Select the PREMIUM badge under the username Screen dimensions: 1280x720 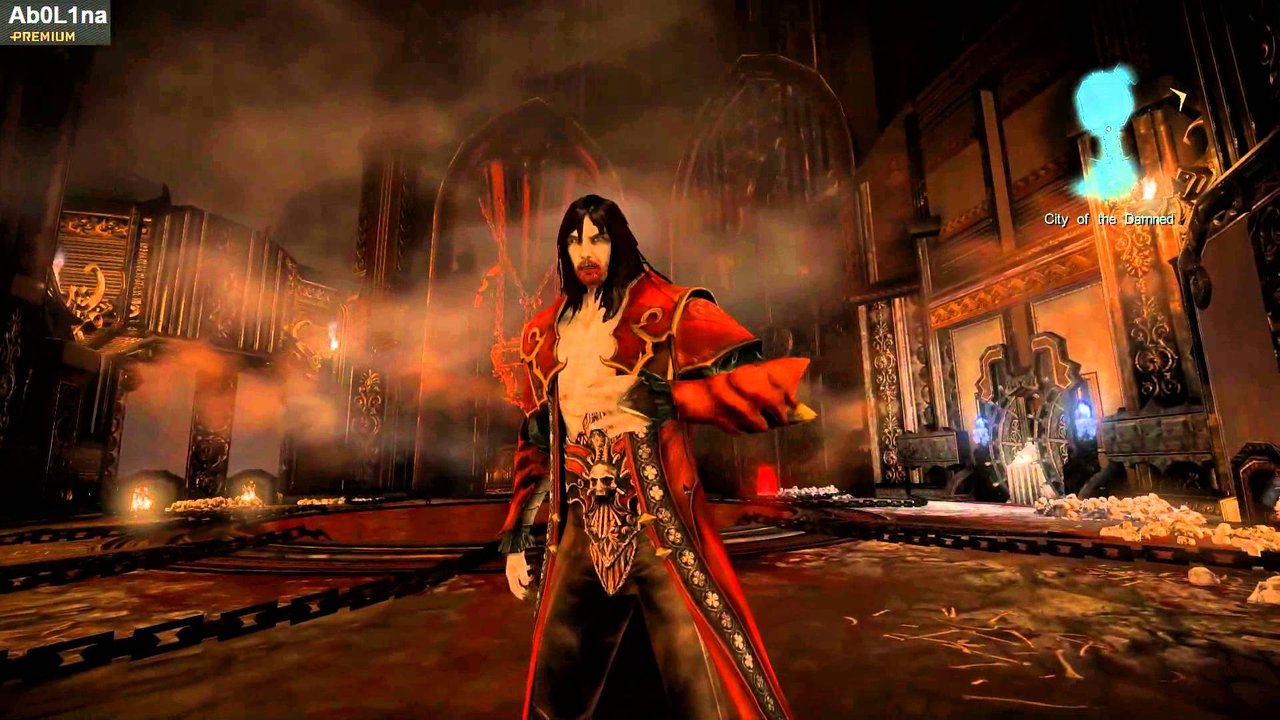point(38,35)
